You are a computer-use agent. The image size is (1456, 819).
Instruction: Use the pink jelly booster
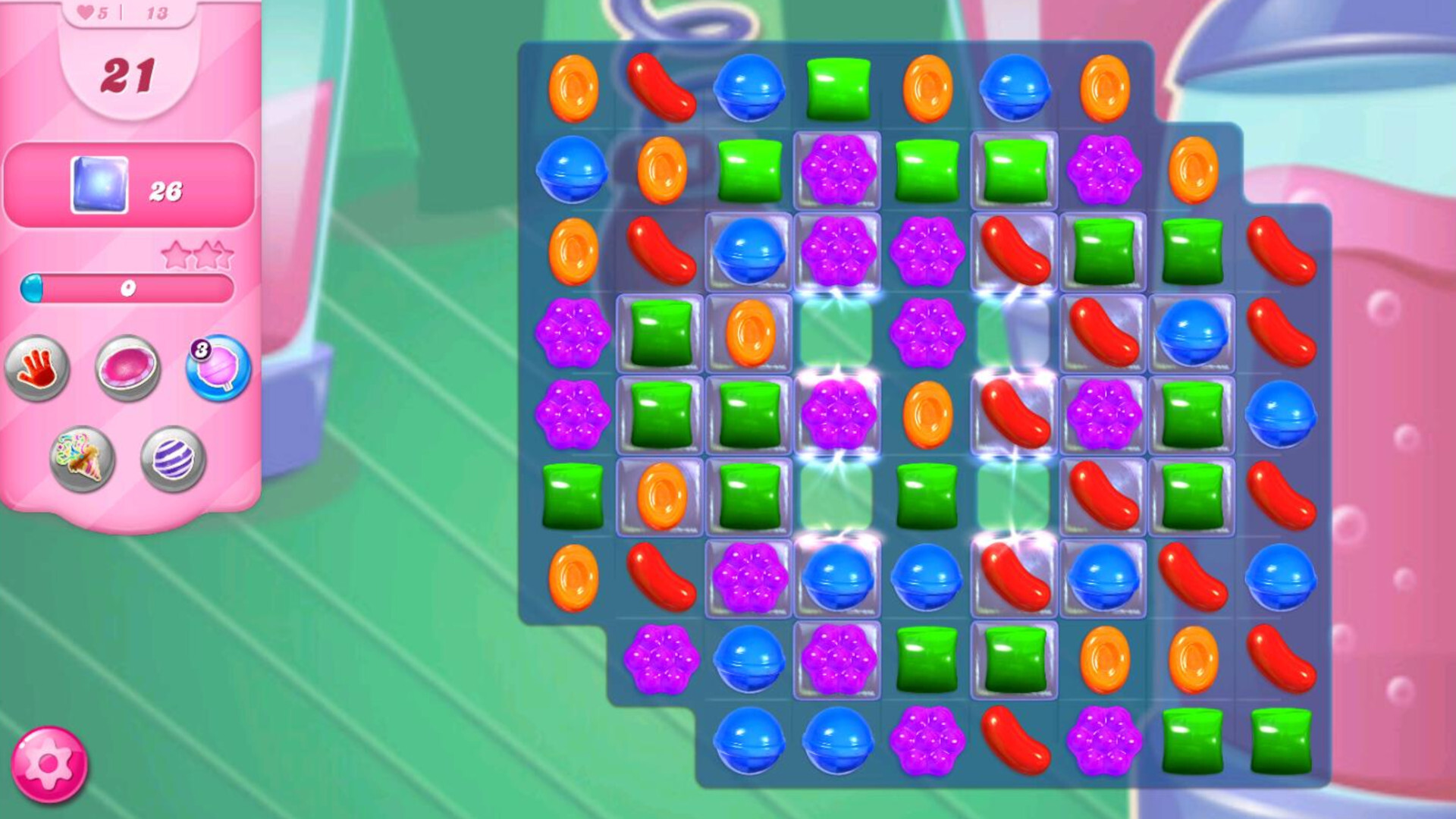pos(128,369)
